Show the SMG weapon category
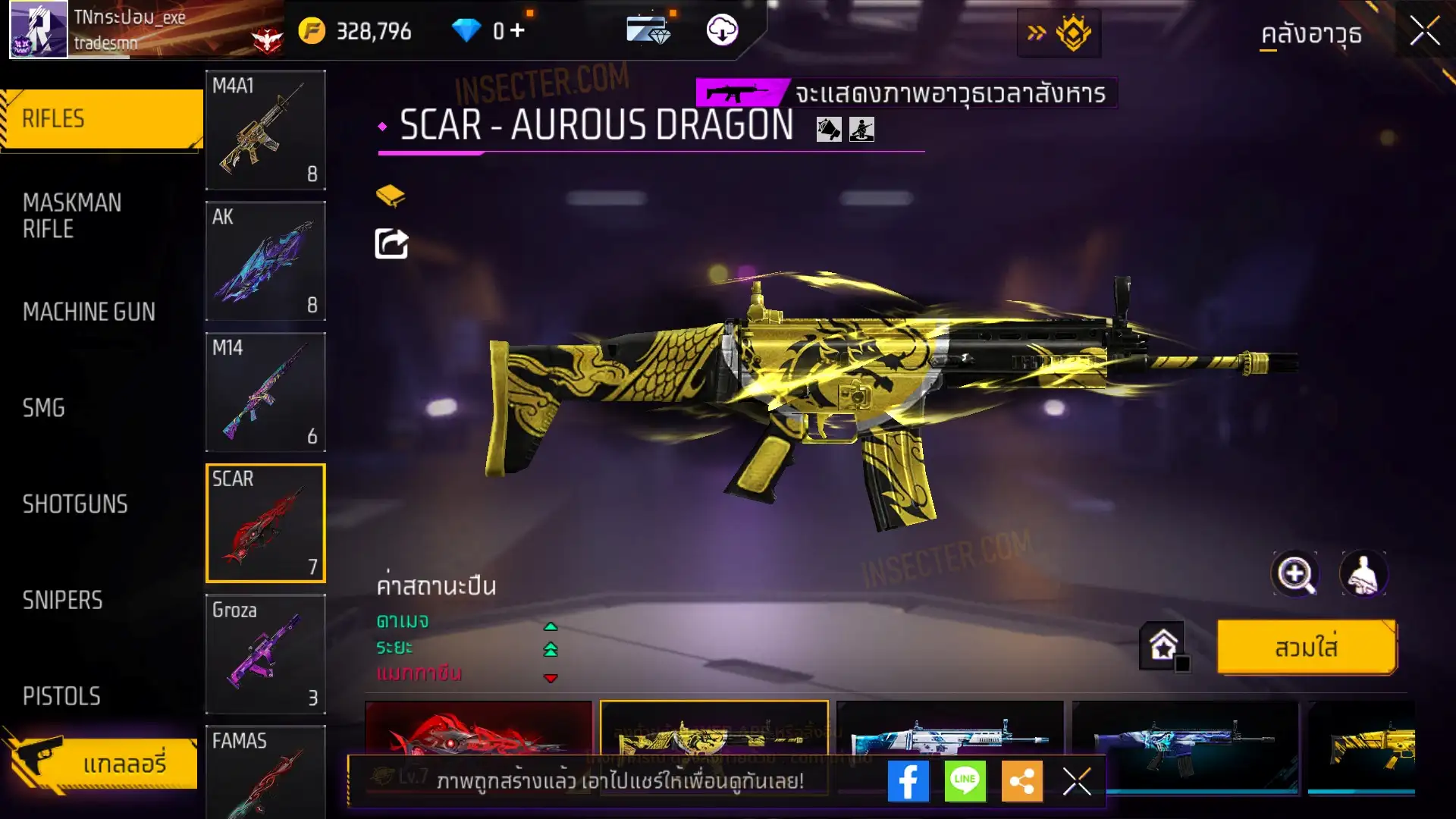1456x819 pixels. pos(44,408)
